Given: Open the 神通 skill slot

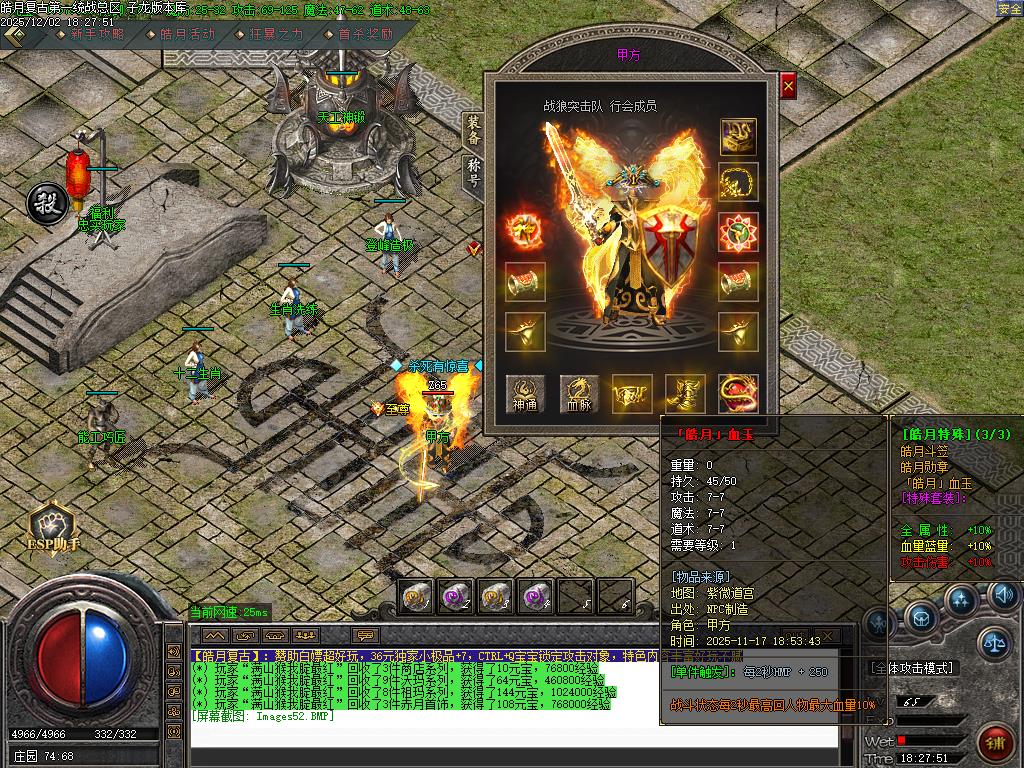Looking at the screenshot, I should 525,394.
